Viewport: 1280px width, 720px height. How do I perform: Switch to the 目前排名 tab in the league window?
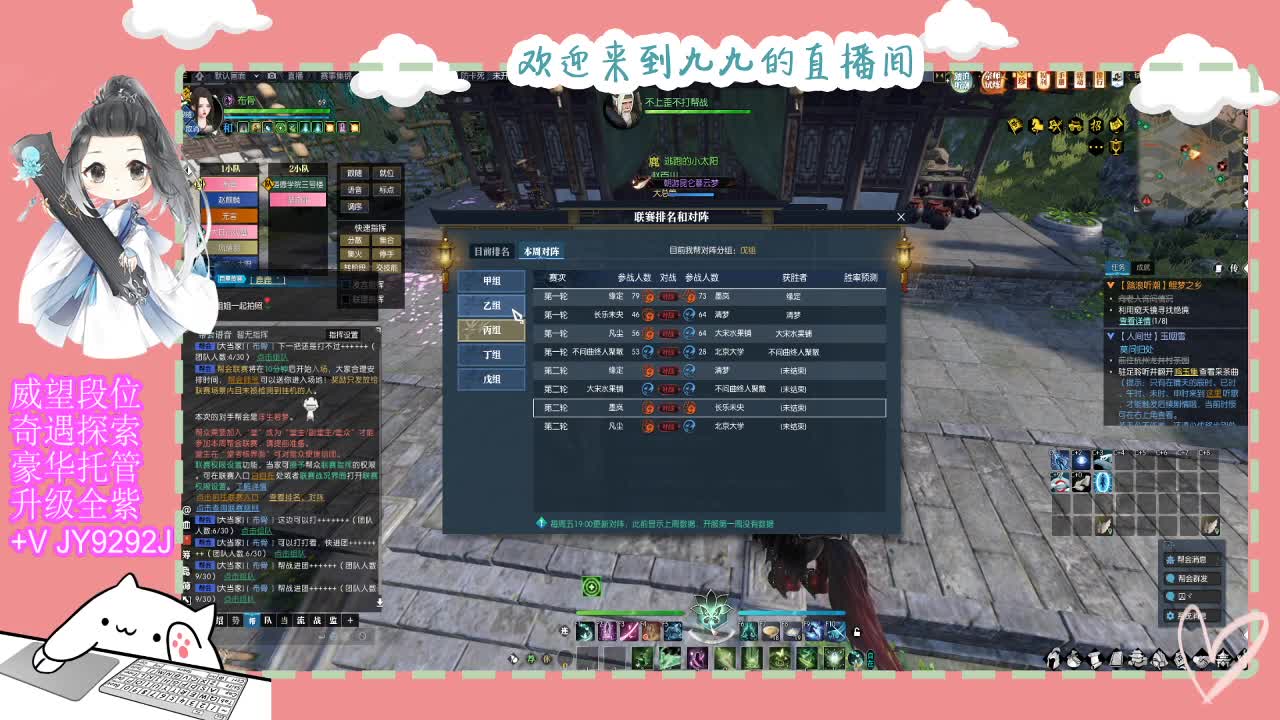(x=493, y=251)
